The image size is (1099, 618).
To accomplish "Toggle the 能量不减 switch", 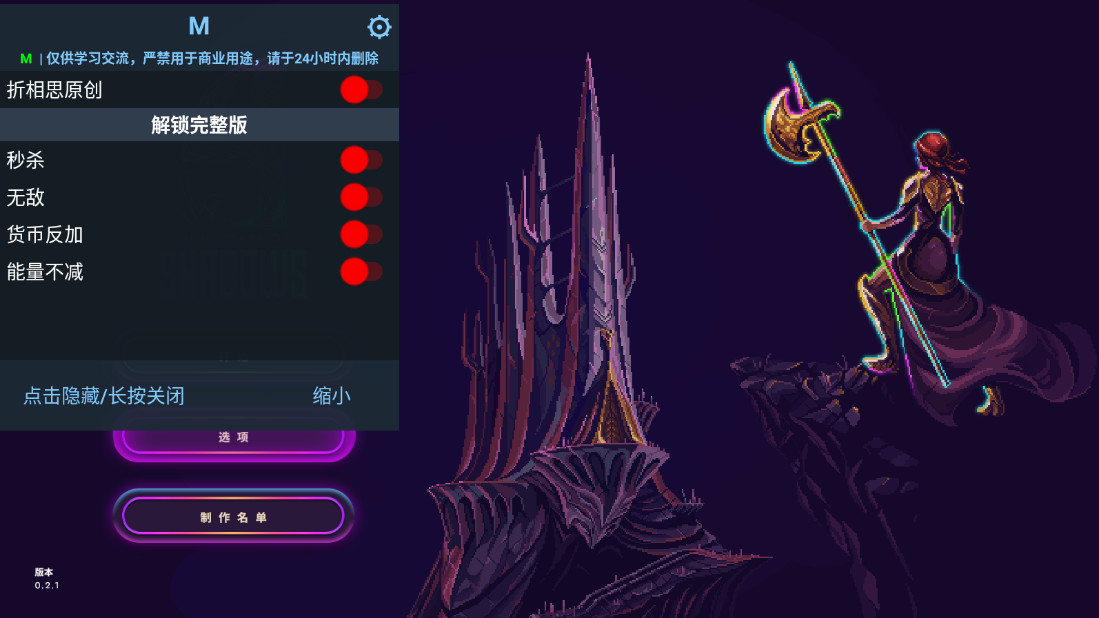I will pyautogui.click(x=360, y=271).
